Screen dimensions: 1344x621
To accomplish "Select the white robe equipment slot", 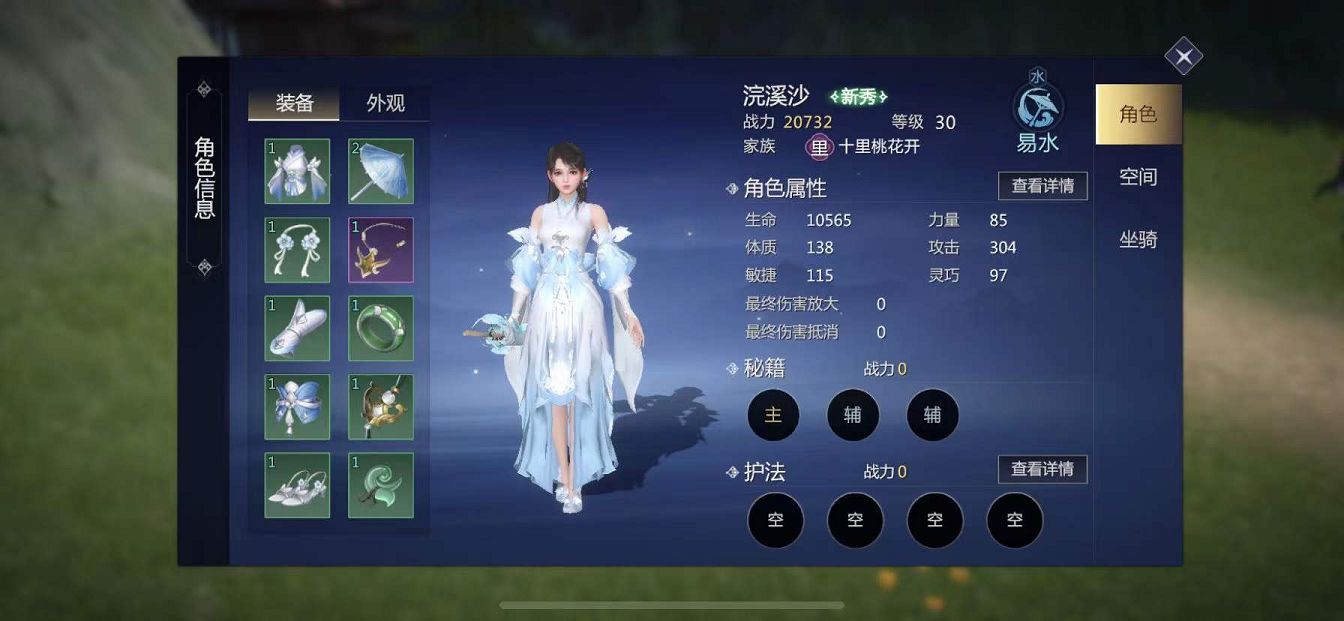I will (x=297, y=171).
